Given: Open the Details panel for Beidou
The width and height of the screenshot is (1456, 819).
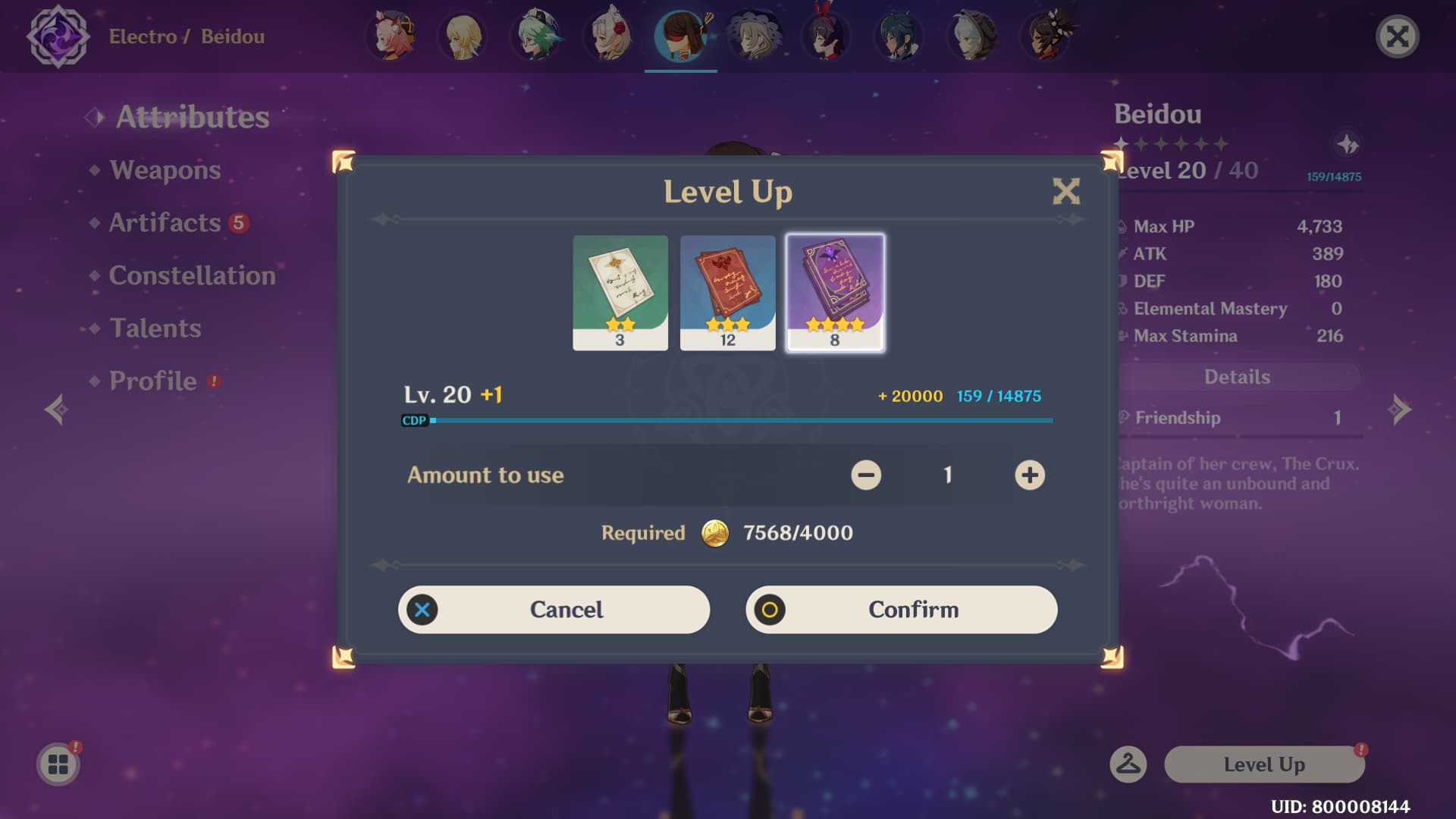Looking at the screenshot, I should (x=1238, y=377).
